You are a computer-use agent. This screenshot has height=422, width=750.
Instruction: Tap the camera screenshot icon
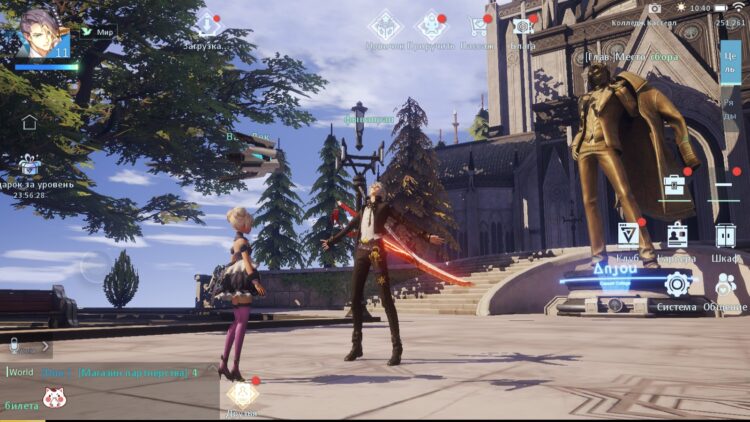(x=655, y=8)
